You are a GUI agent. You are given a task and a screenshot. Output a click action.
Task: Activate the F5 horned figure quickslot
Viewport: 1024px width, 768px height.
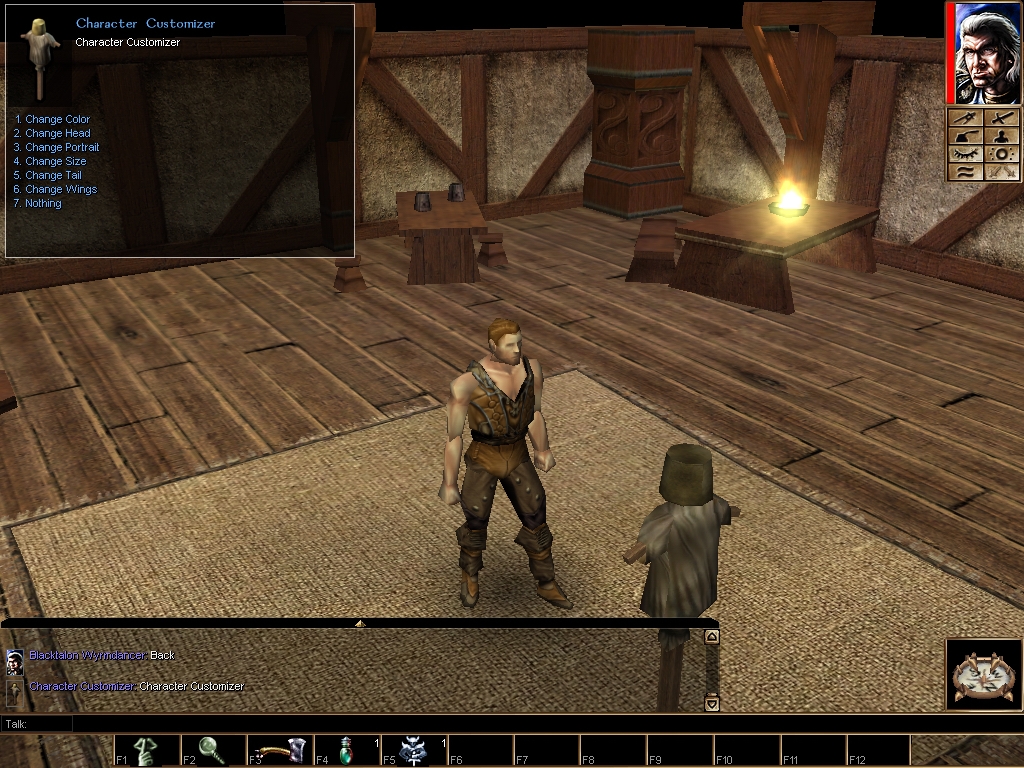414,750
